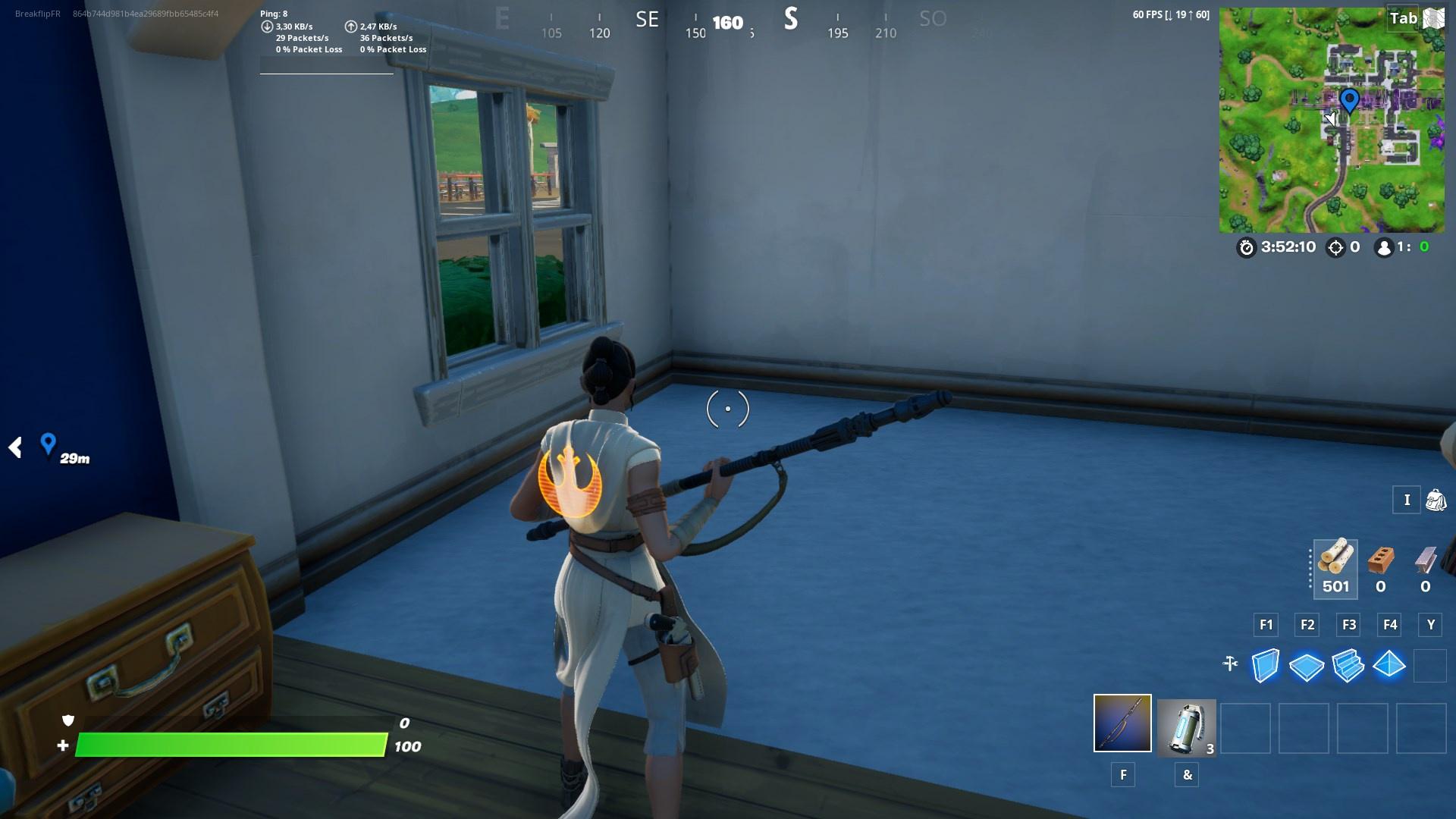Image resolution: width=1456 pixels, height=819 pixels.
Task: Select the wall build piece above F1
Action: (x=1265, y=665)
